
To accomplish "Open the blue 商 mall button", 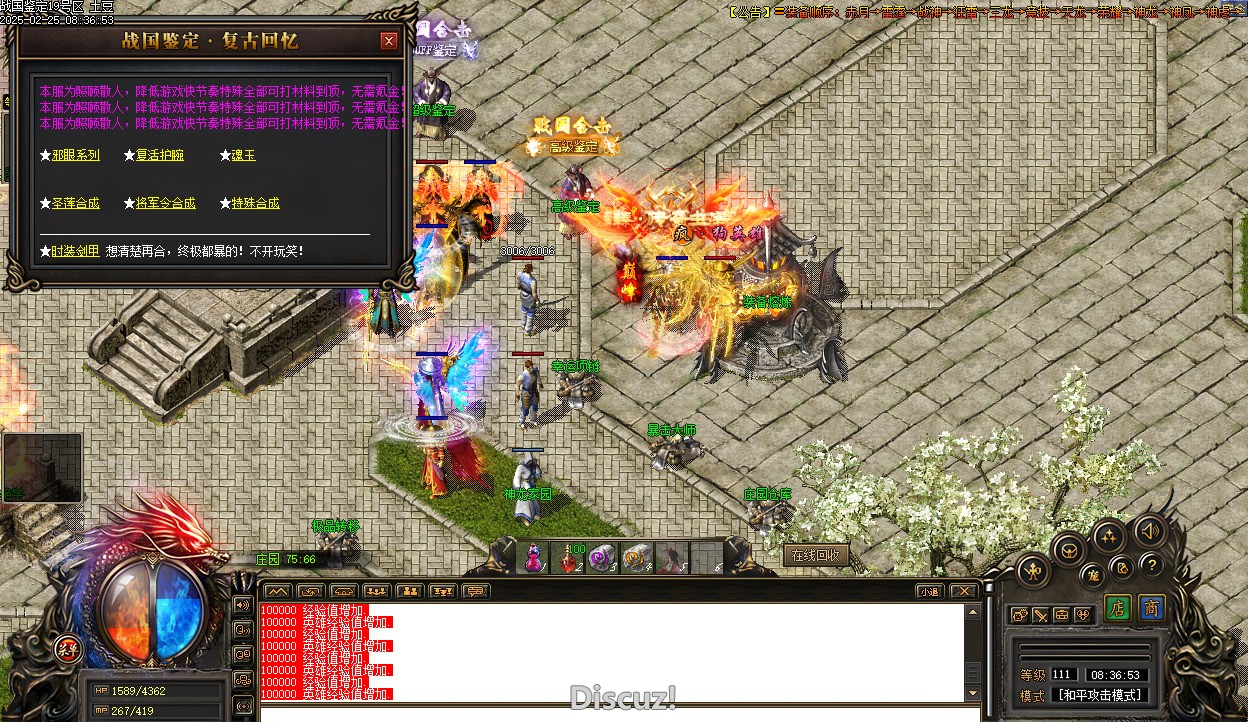I will click(x=1152, y=608).
